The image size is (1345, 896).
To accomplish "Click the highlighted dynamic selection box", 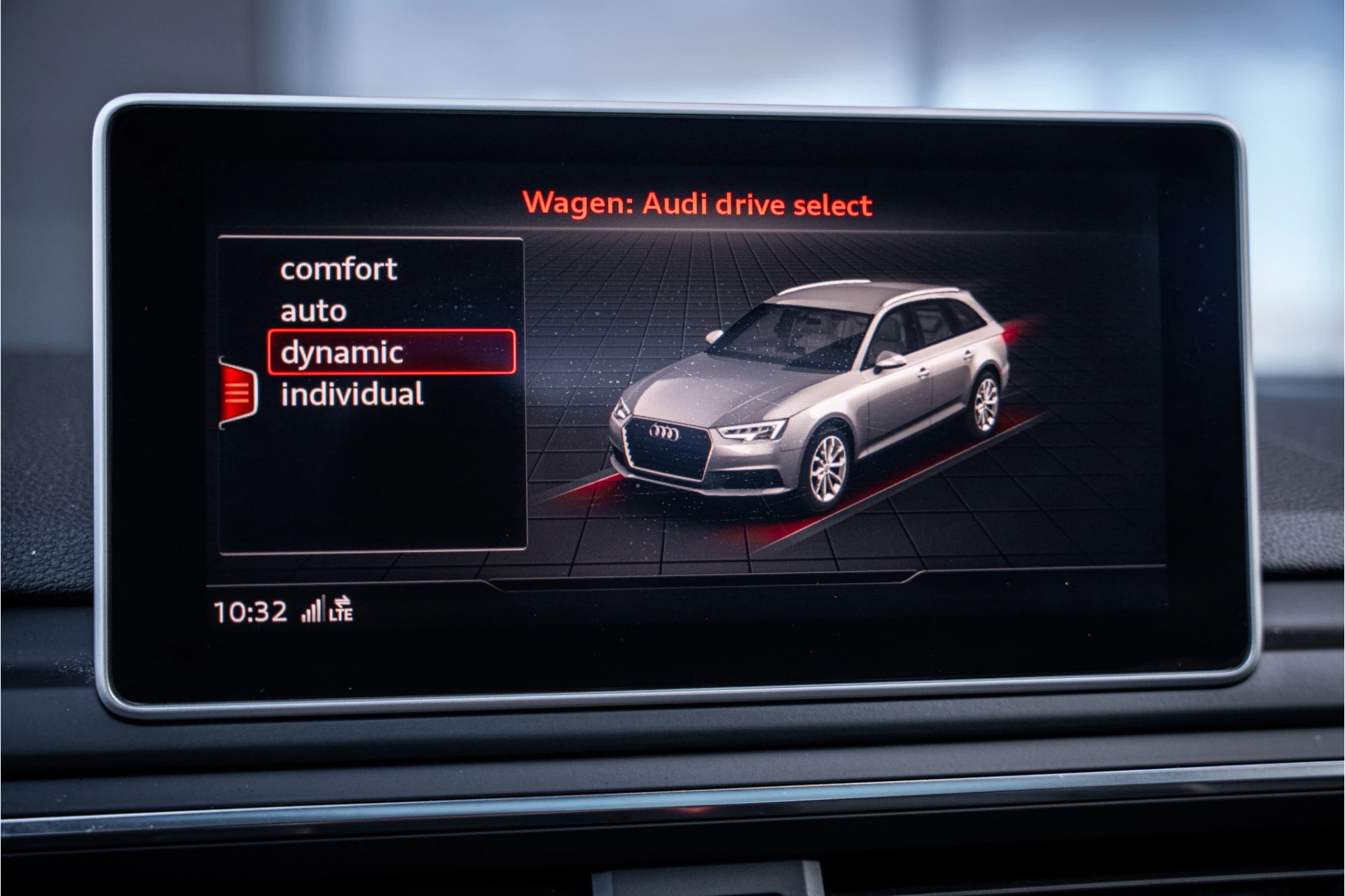I will coord(392,352).
